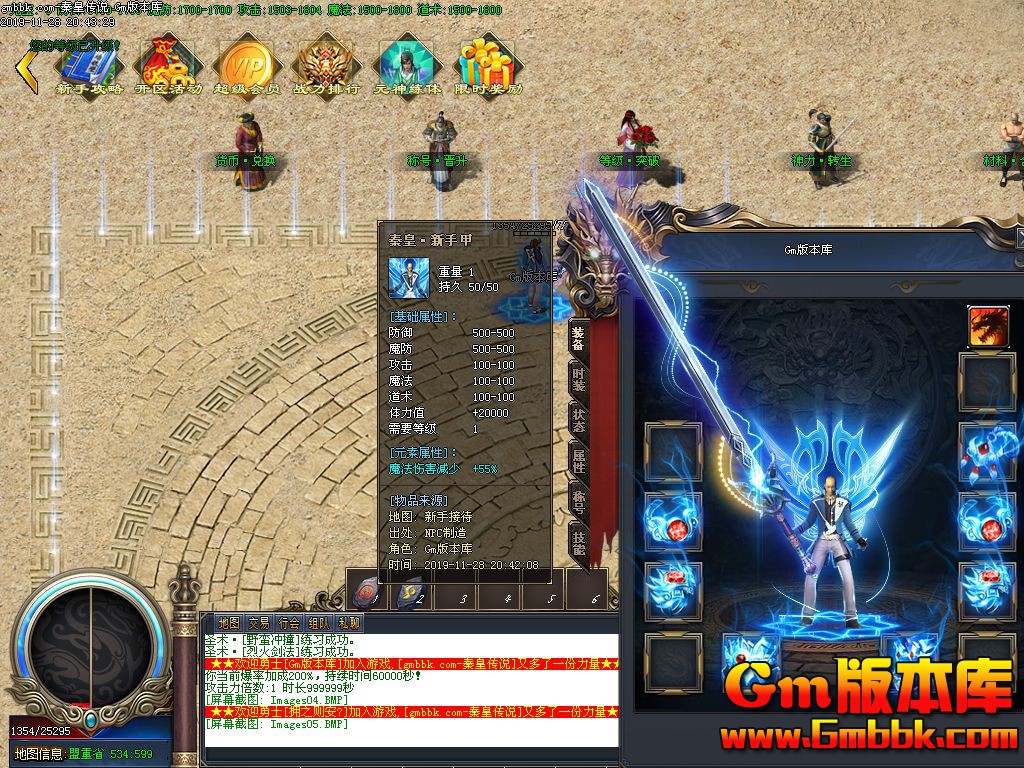
Task: Use the red spiral rune in hotbar slot 1
Action: 368,592
